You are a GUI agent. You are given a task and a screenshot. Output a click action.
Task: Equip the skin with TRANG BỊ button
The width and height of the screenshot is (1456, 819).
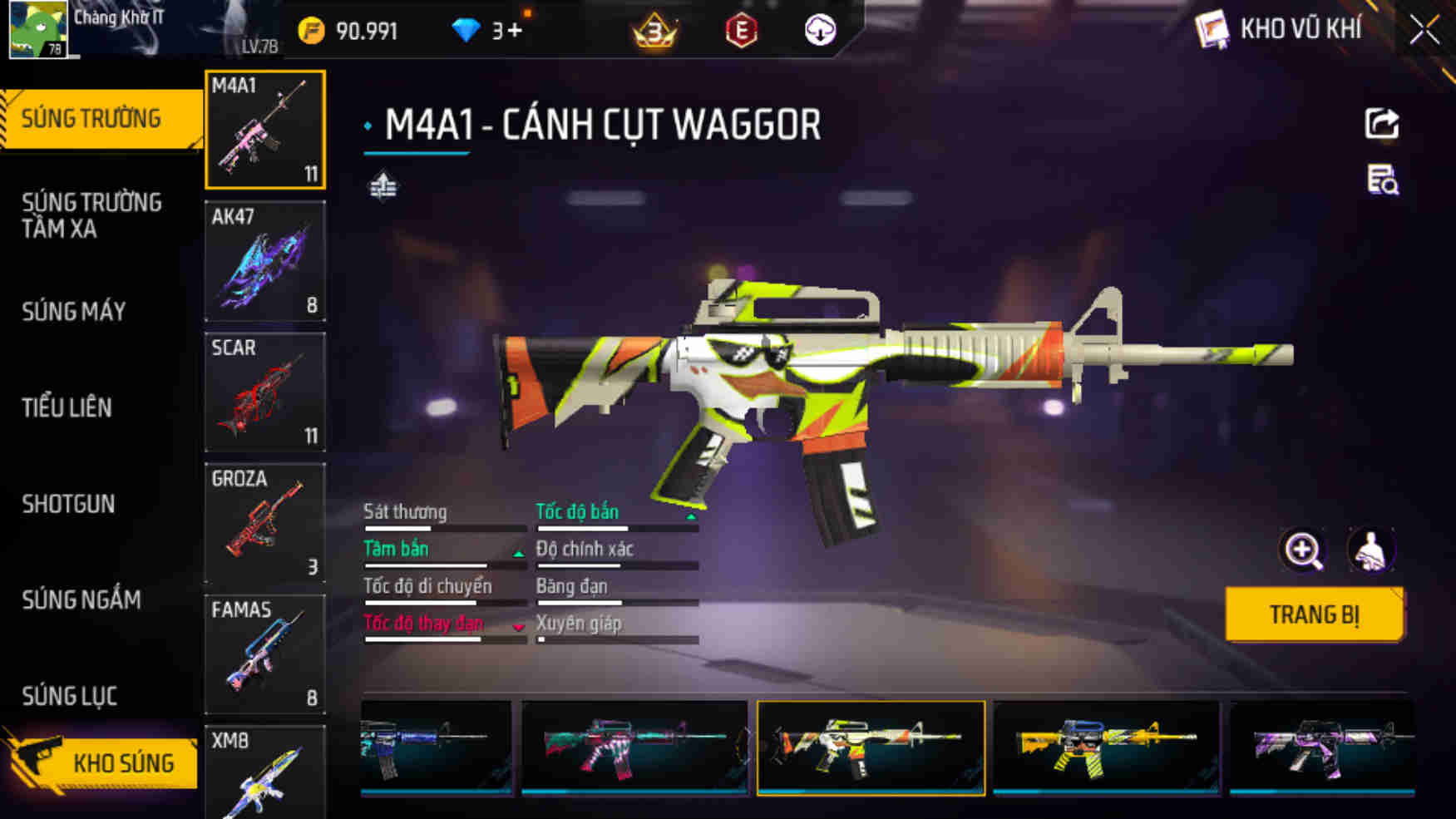click(x=1314, y=614)
